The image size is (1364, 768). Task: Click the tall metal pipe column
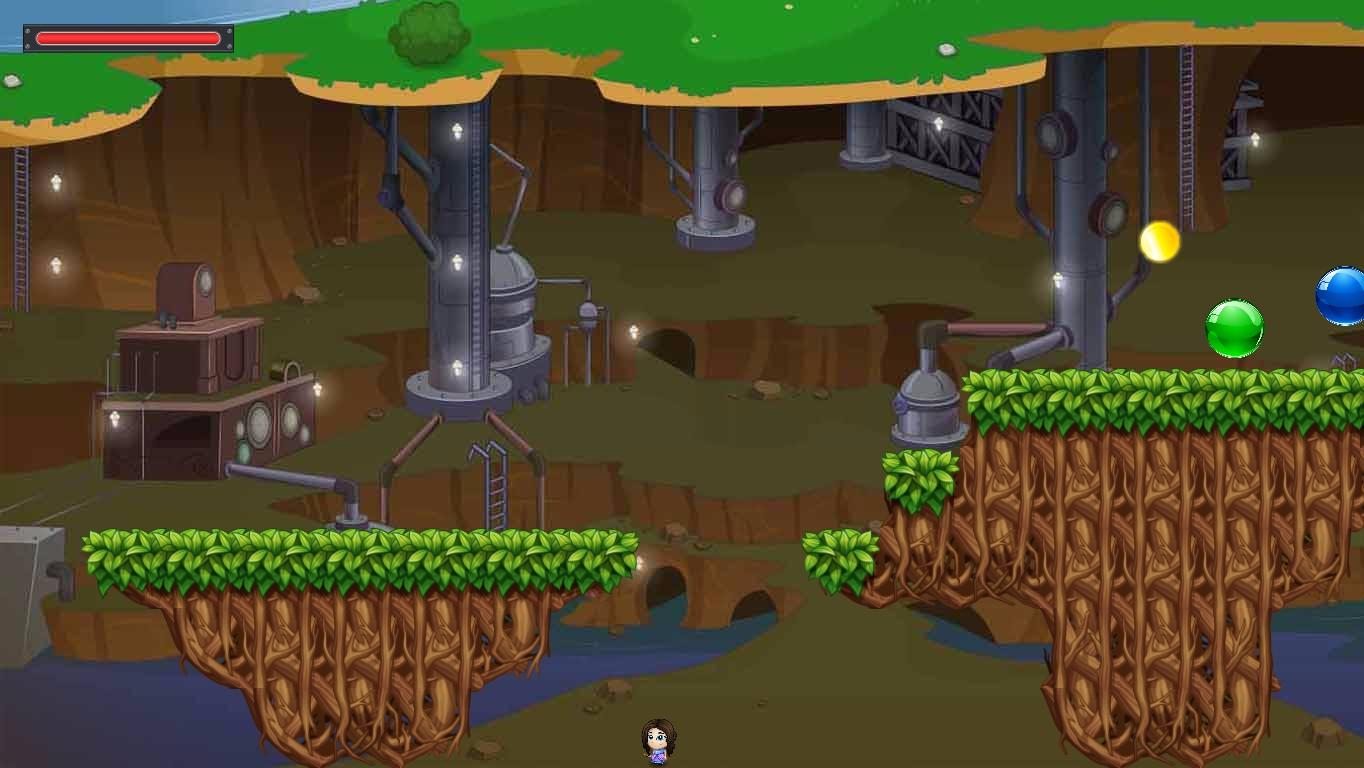tap(456, 250)
